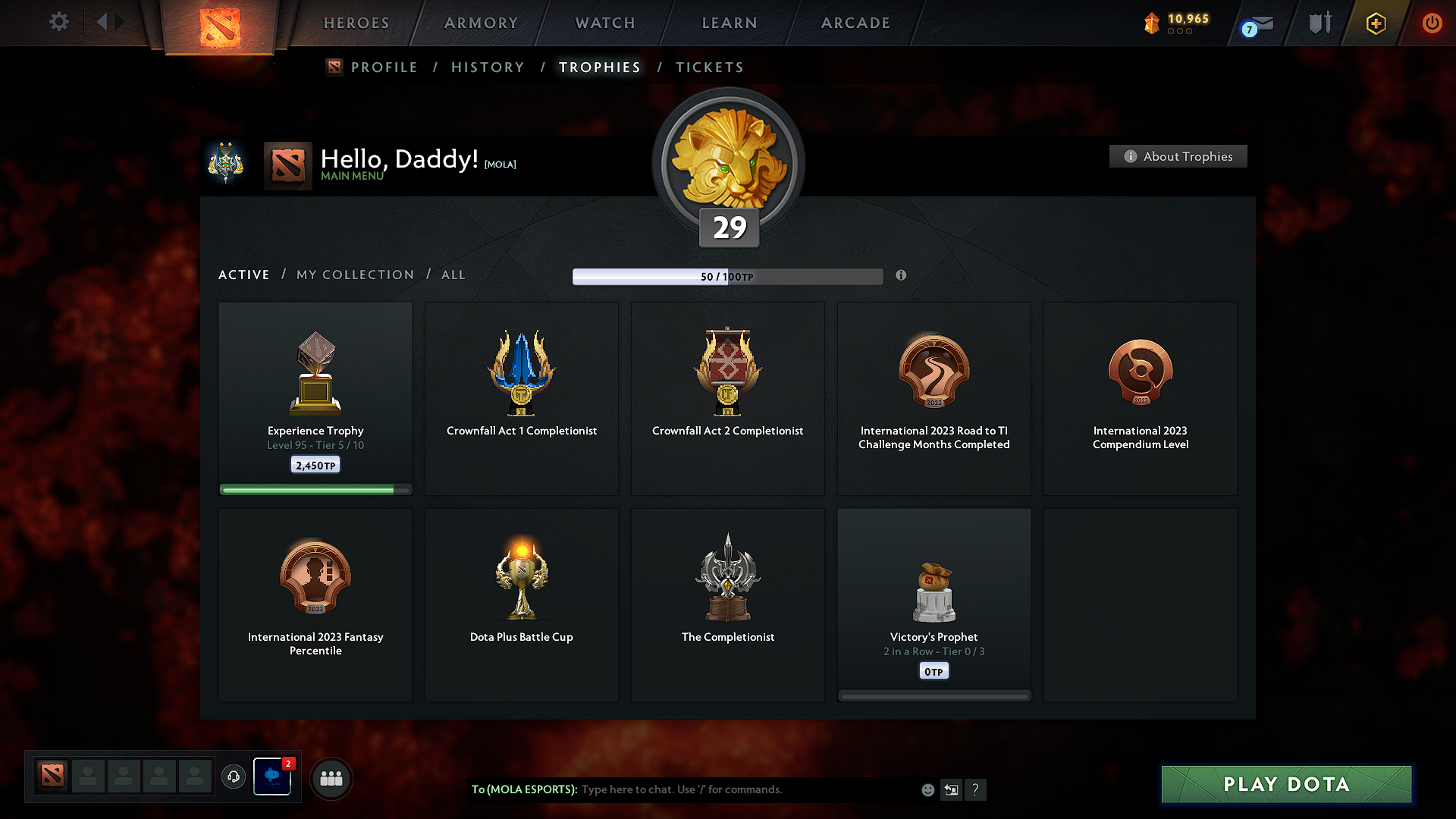Switch to the ACTIVE trophy filter
Viewport: 1456px width, 819px height.
[243, 275]
